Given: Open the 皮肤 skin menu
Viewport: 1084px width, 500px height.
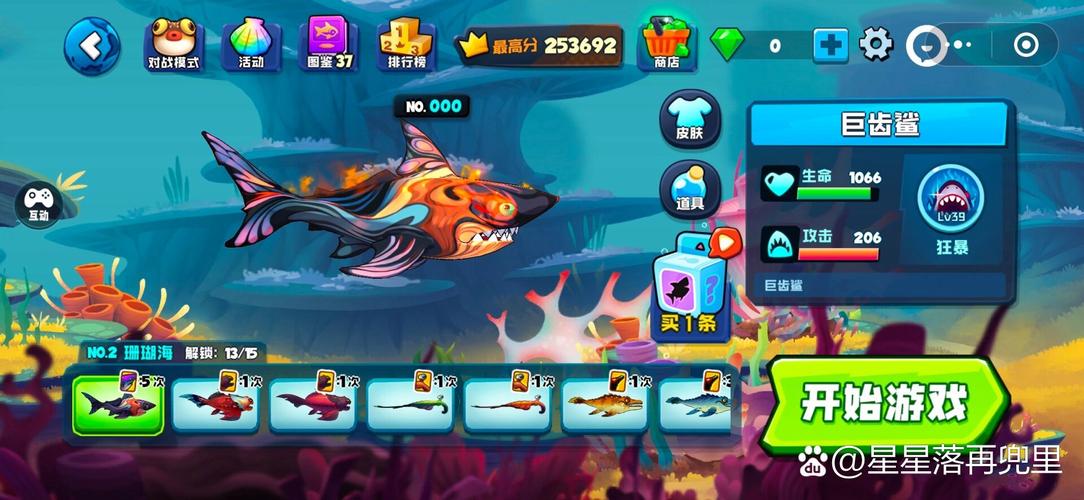Looking at the screenshot, I should pyautogui.click(x=690, y=120).
